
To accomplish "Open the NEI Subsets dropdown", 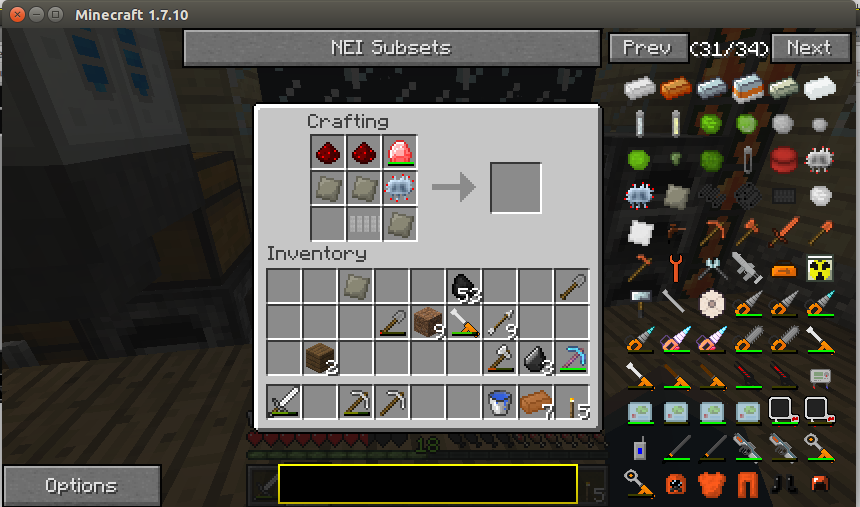I will 390,47.
